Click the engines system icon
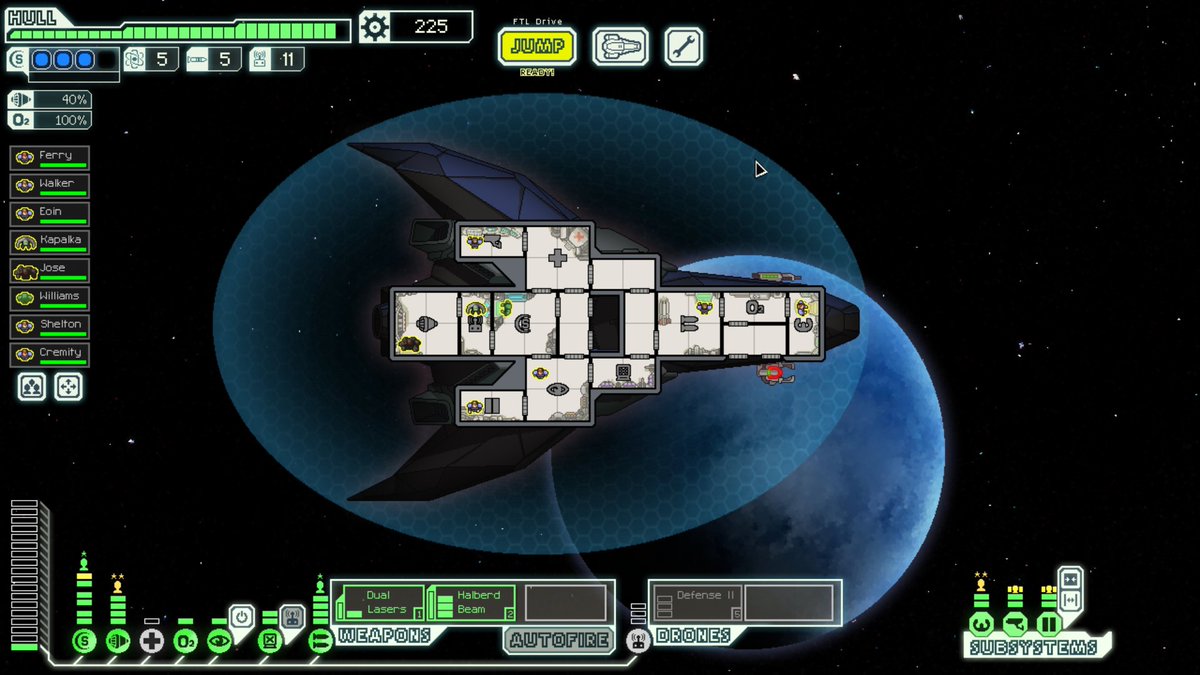The image size is (1200, 675). coord(118,642)
